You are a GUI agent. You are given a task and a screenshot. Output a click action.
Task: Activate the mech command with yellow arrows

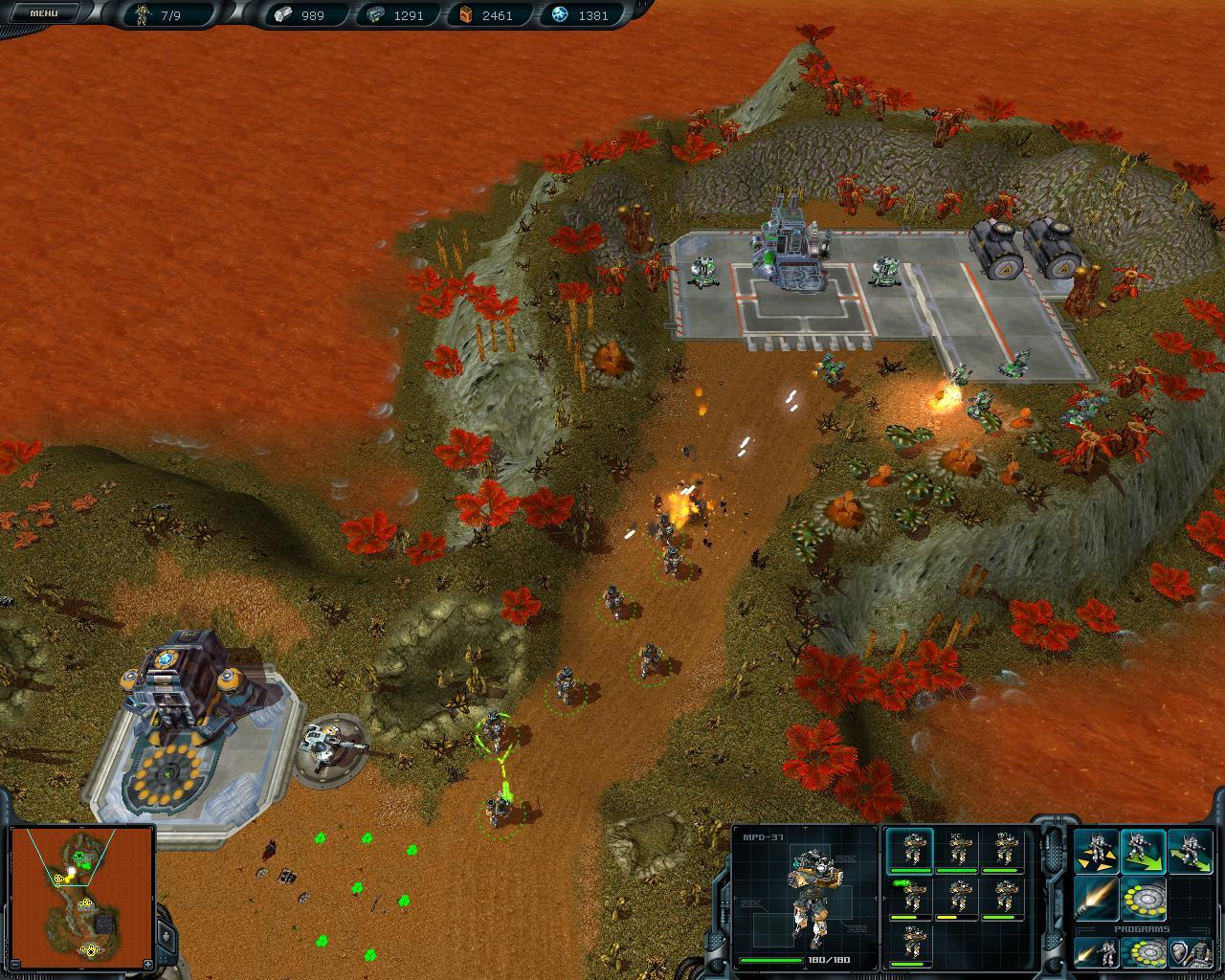click(x=1095, y=852)
